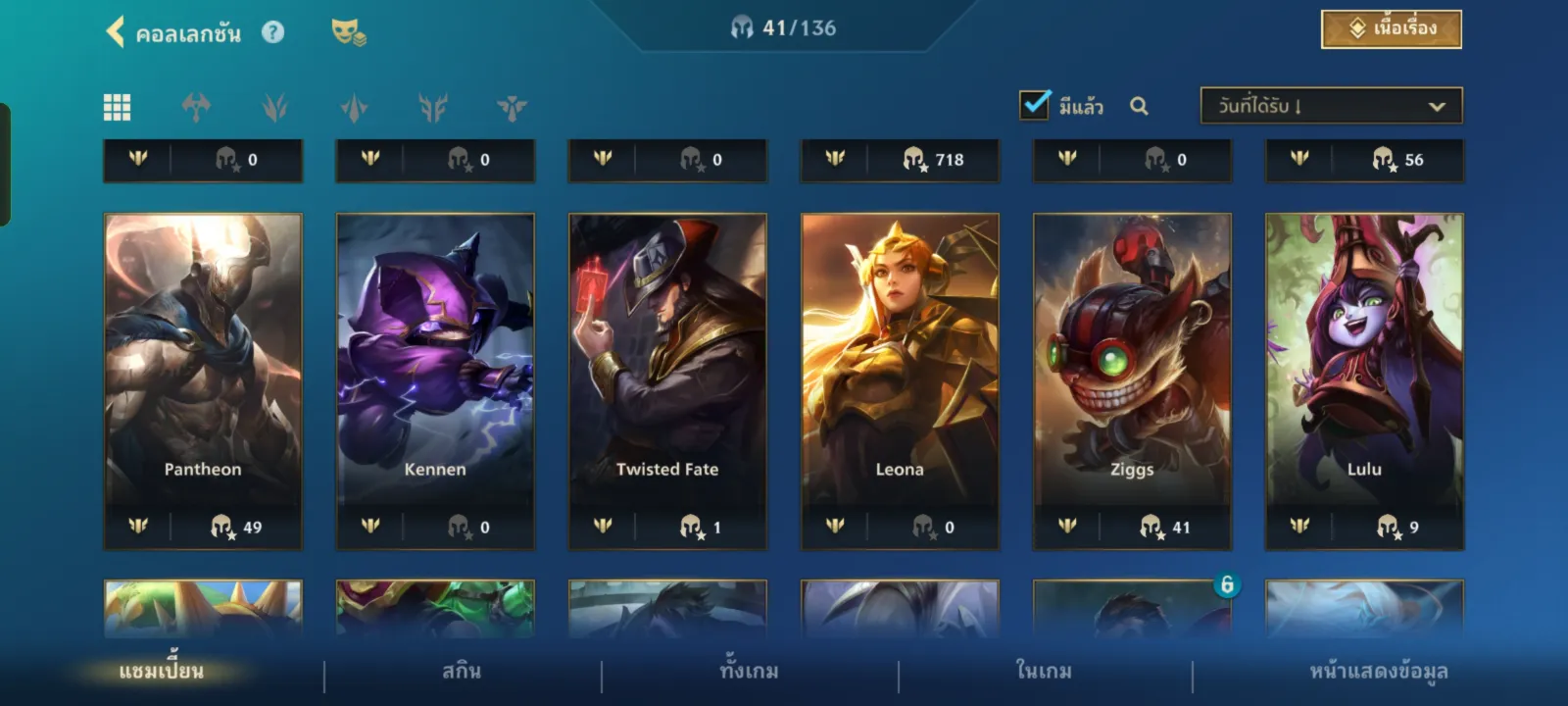Pick the Twisted Fate champion card
Image resolution: width=1568 pixels, height=706 pixels.
click(667, 363)
